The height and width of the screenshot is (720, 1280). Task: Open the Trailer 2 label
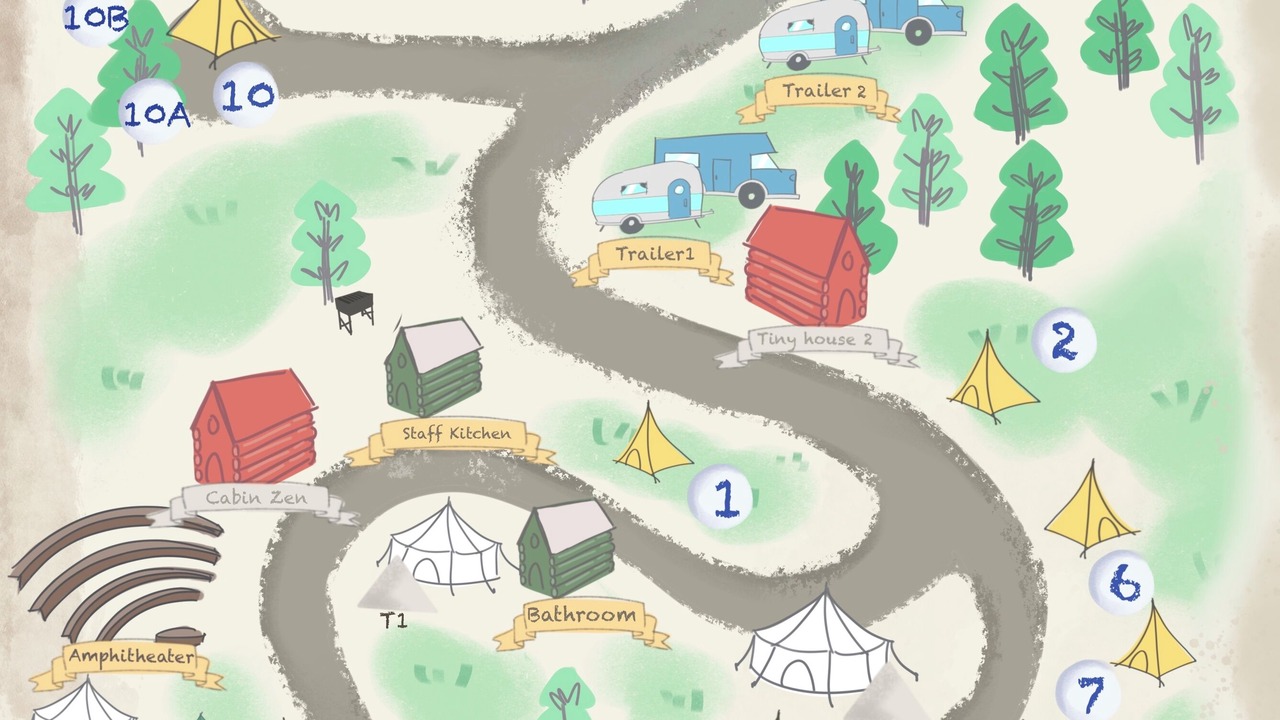[x=823, y=92]
